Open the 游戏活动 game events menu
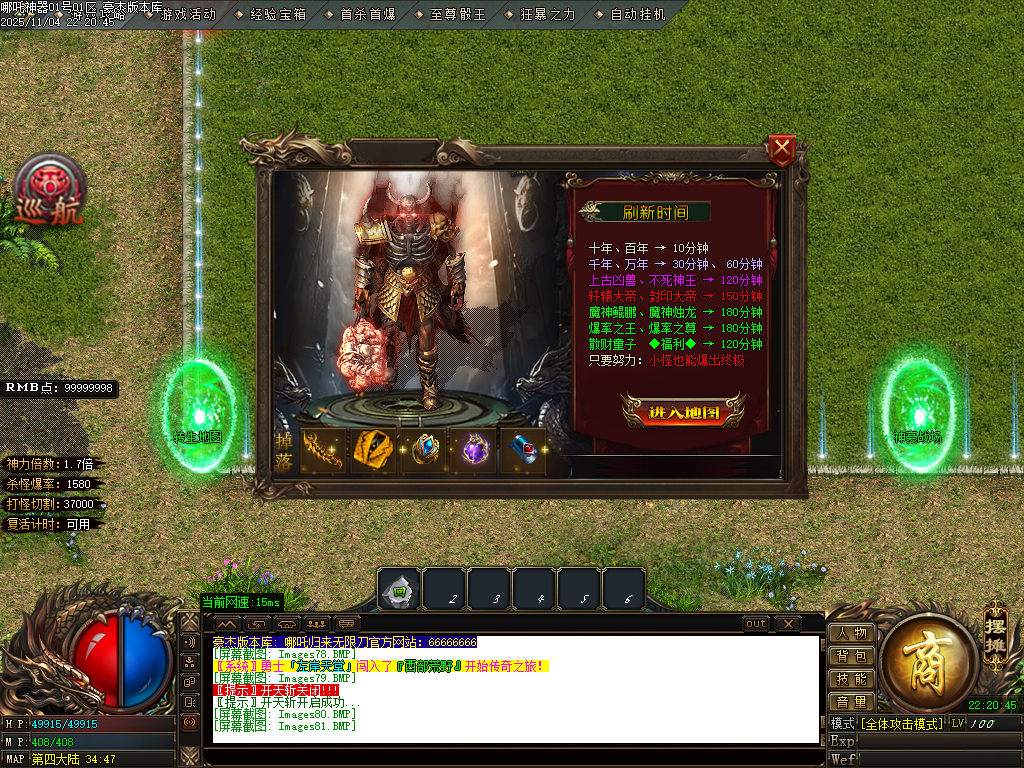This screenshot has height=768, width=1024. click(186, 14)
